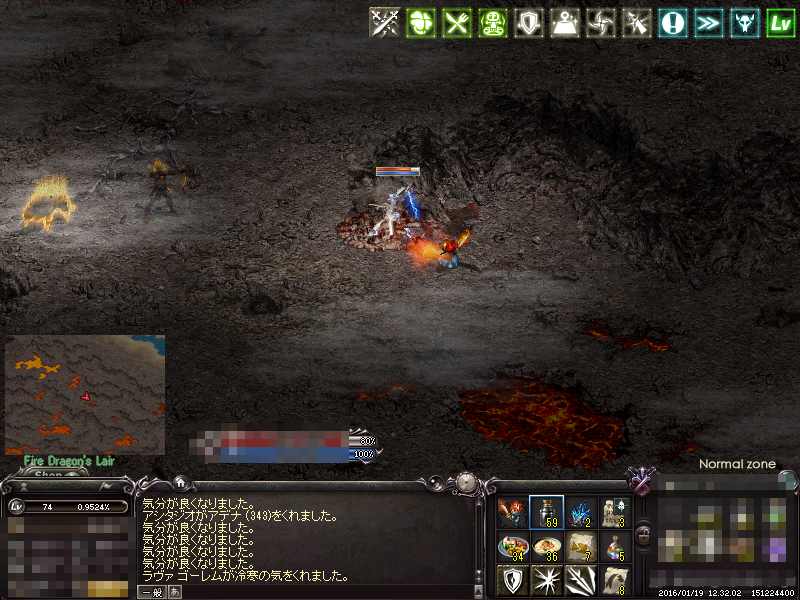Select the horned demon helmet icon
Image resolution: width=800 pixels, height=600 pixels.
745,23
